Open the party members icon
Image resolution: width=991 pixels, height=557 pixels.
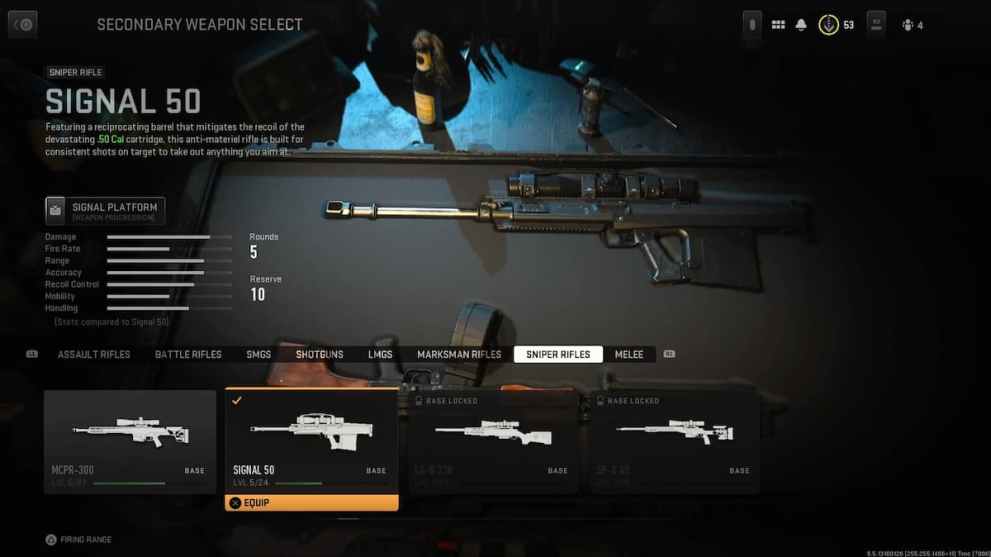(x=908, y=25)
